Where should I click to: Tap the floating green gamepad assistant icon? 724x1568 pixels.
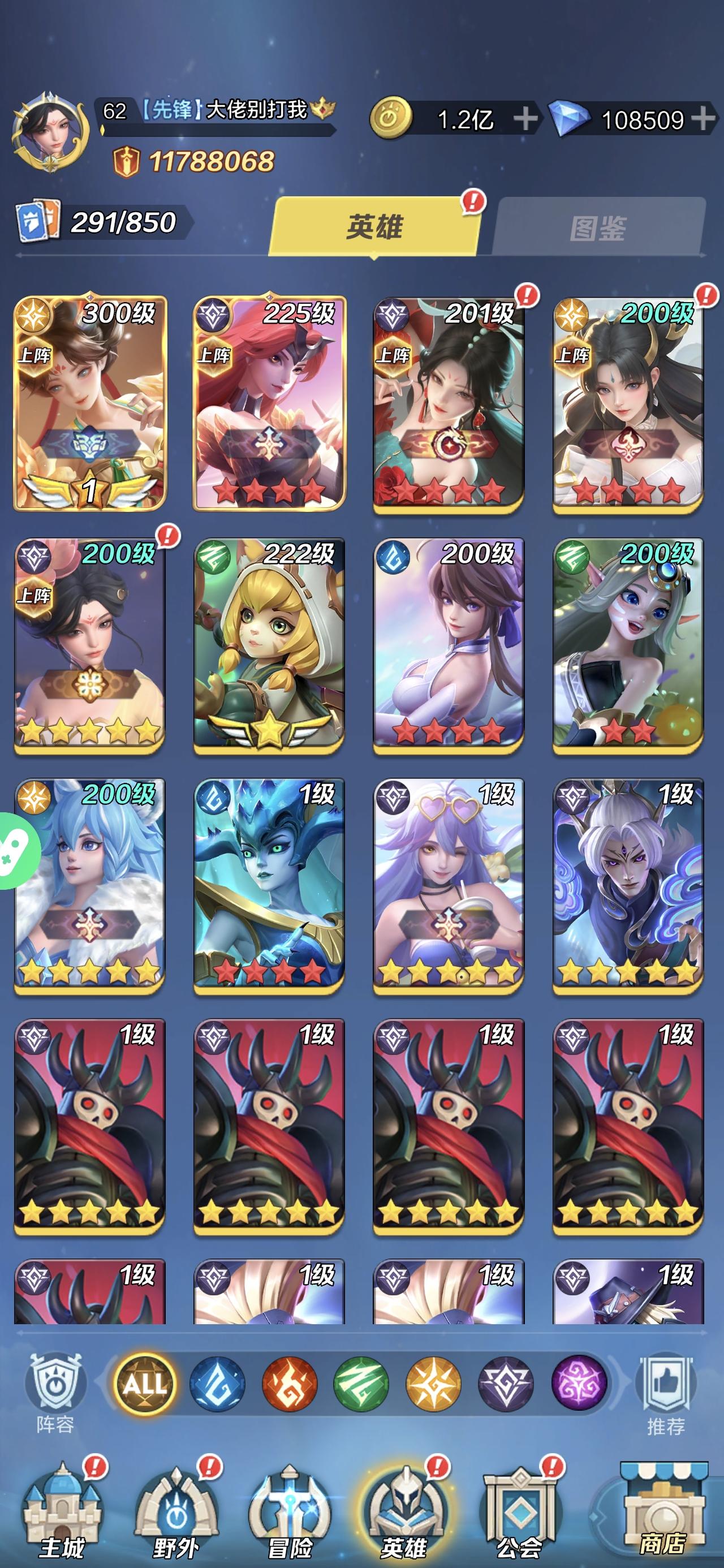[x=11, y=851]
